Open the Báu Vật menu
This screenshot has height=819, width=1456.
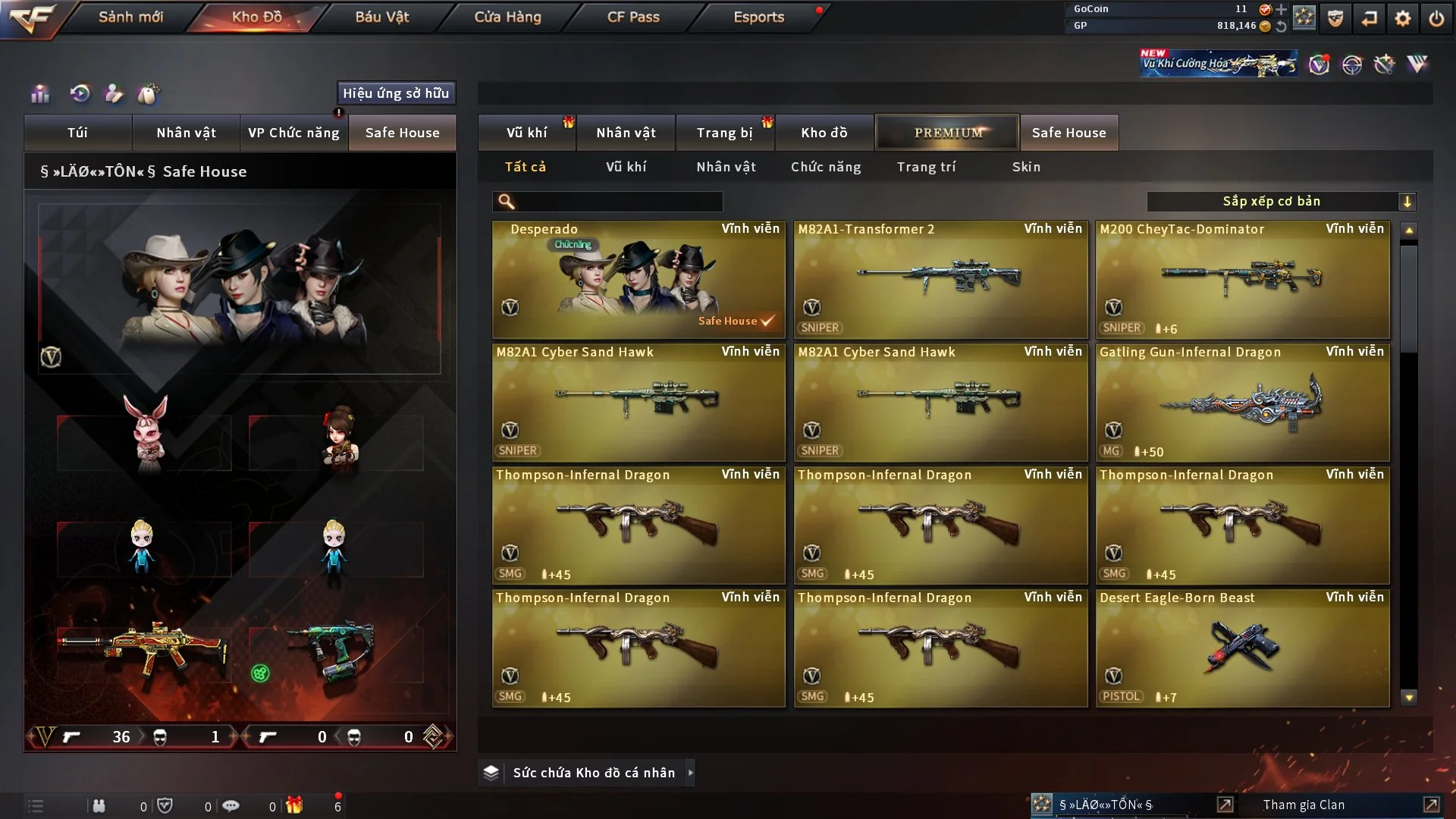(x=381, y=17)
